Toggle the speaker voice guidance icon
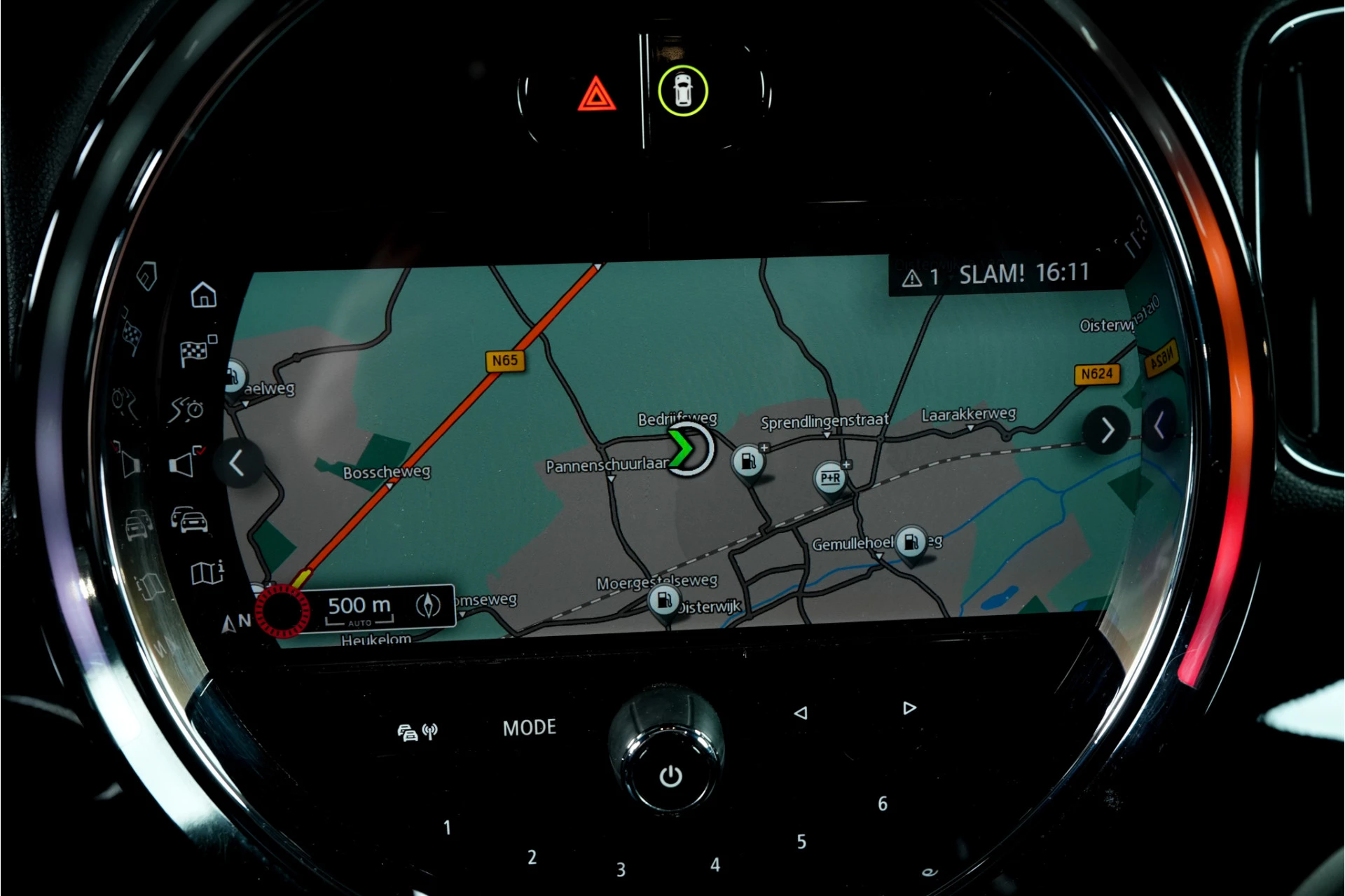This screenshot has height=896, width=1345. pyautogui.click(x=185, y=462)
